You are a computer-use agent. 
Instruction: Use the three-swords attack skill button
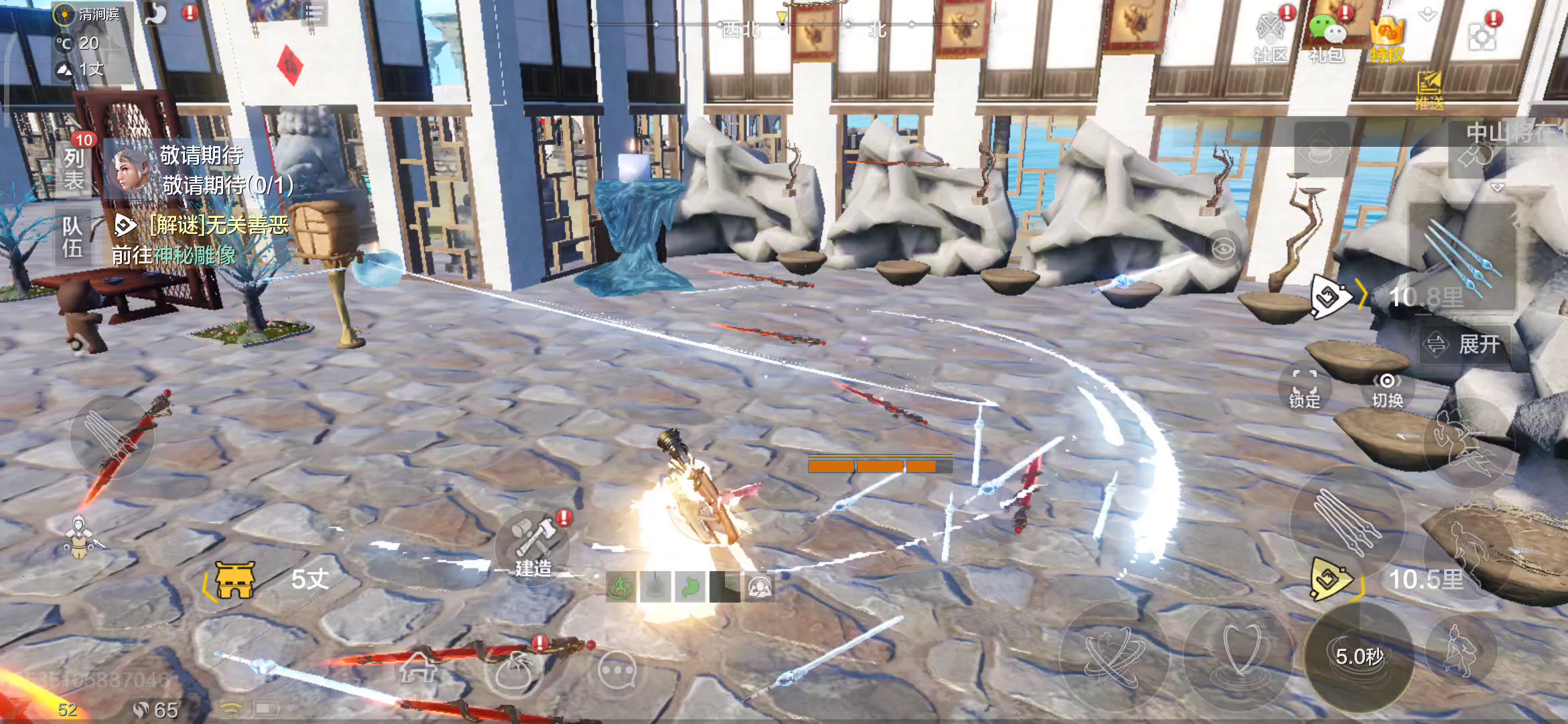(1347, 522)
